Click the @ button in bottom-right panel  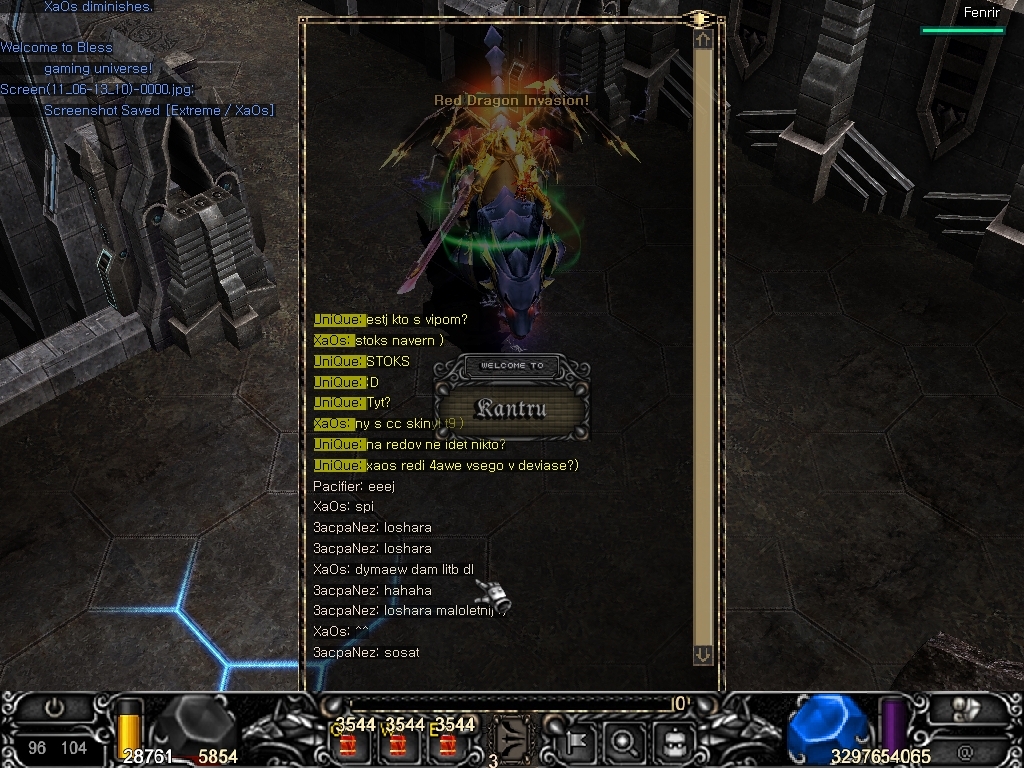pyautogui.click(x=965, y=751)
